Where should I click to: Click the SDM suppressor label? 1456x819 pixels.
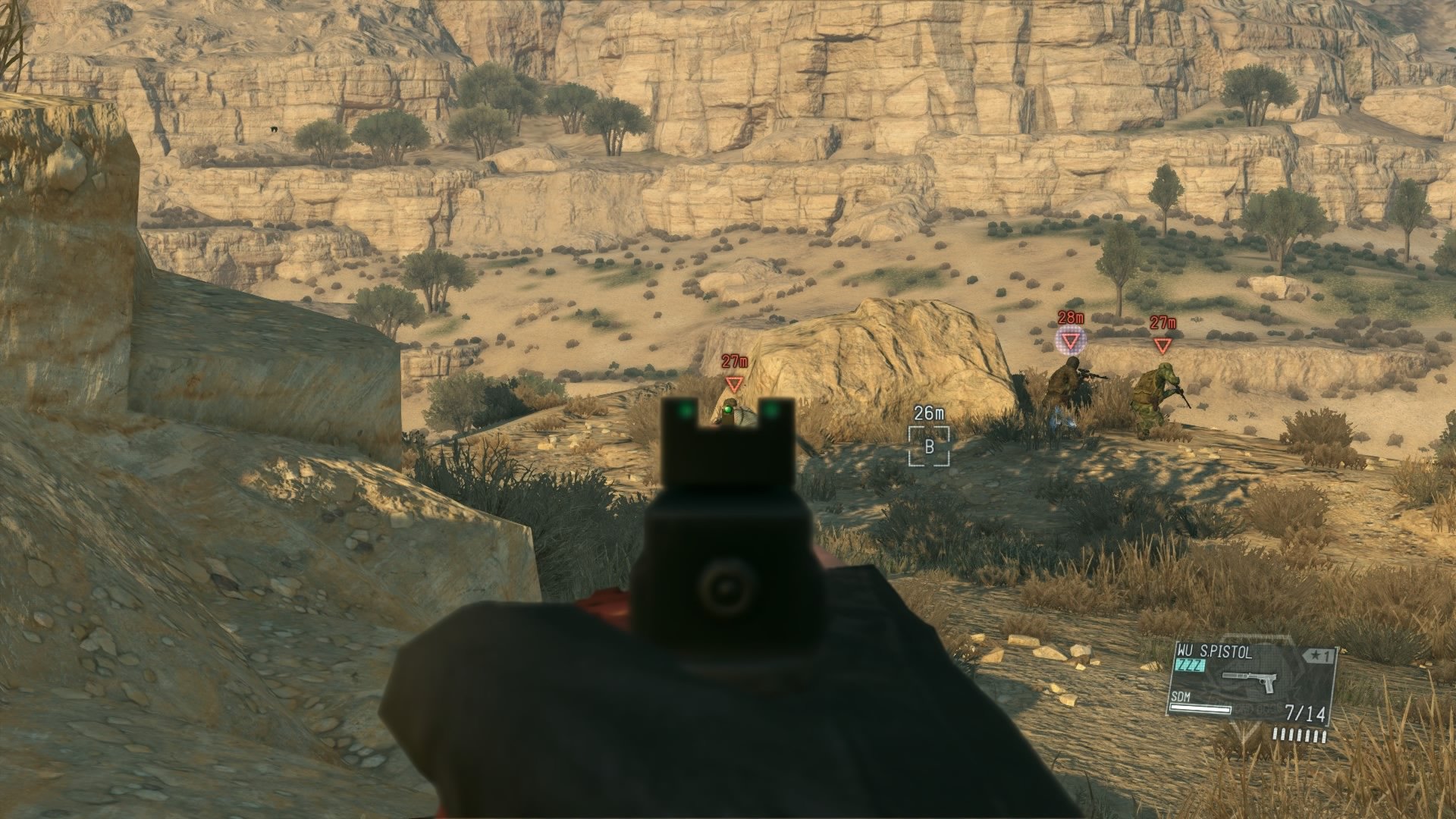pyautogui.click(x=1181, y=696)
